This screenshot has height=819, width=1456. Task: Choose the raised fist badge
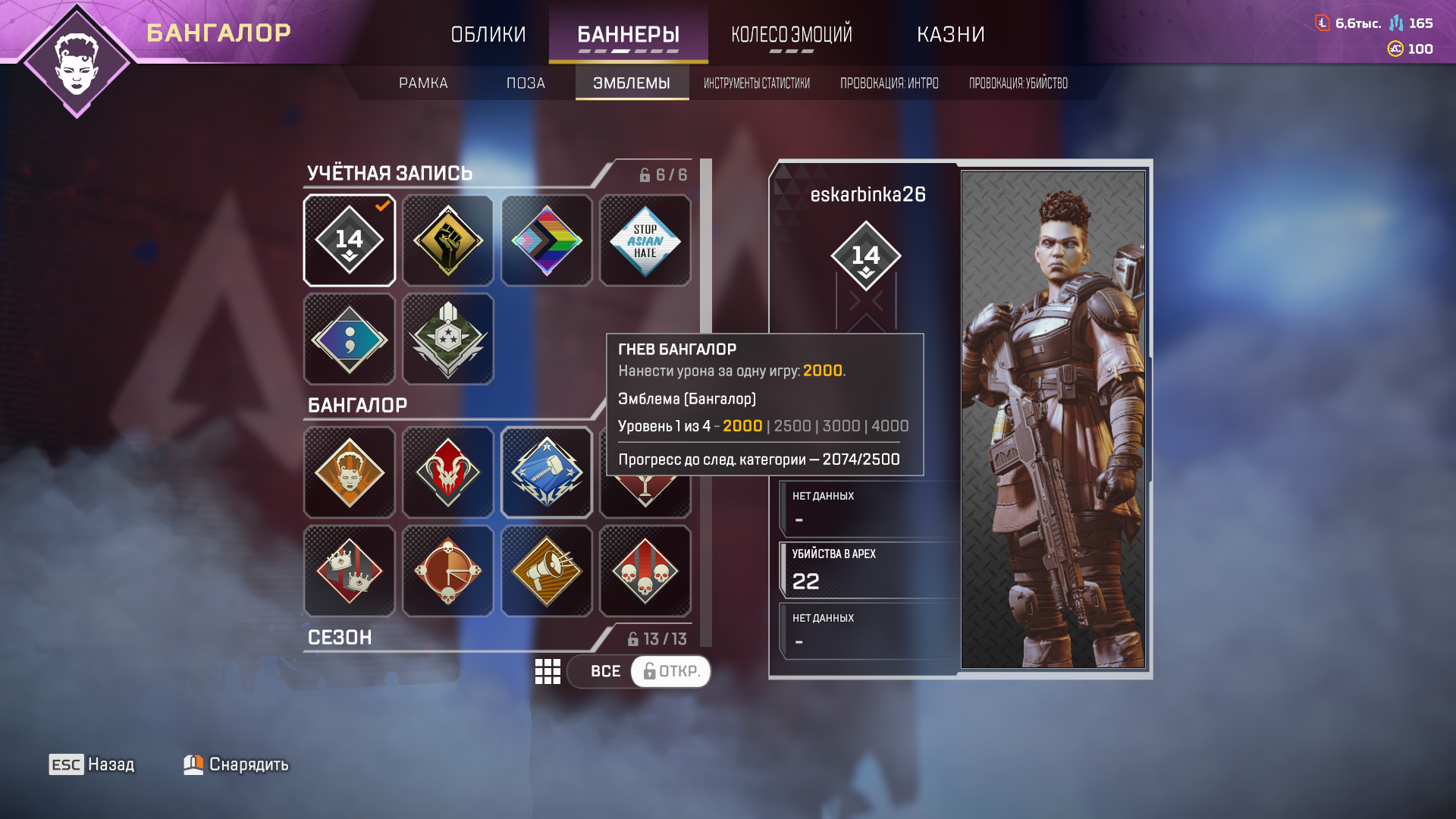(448, 240)
